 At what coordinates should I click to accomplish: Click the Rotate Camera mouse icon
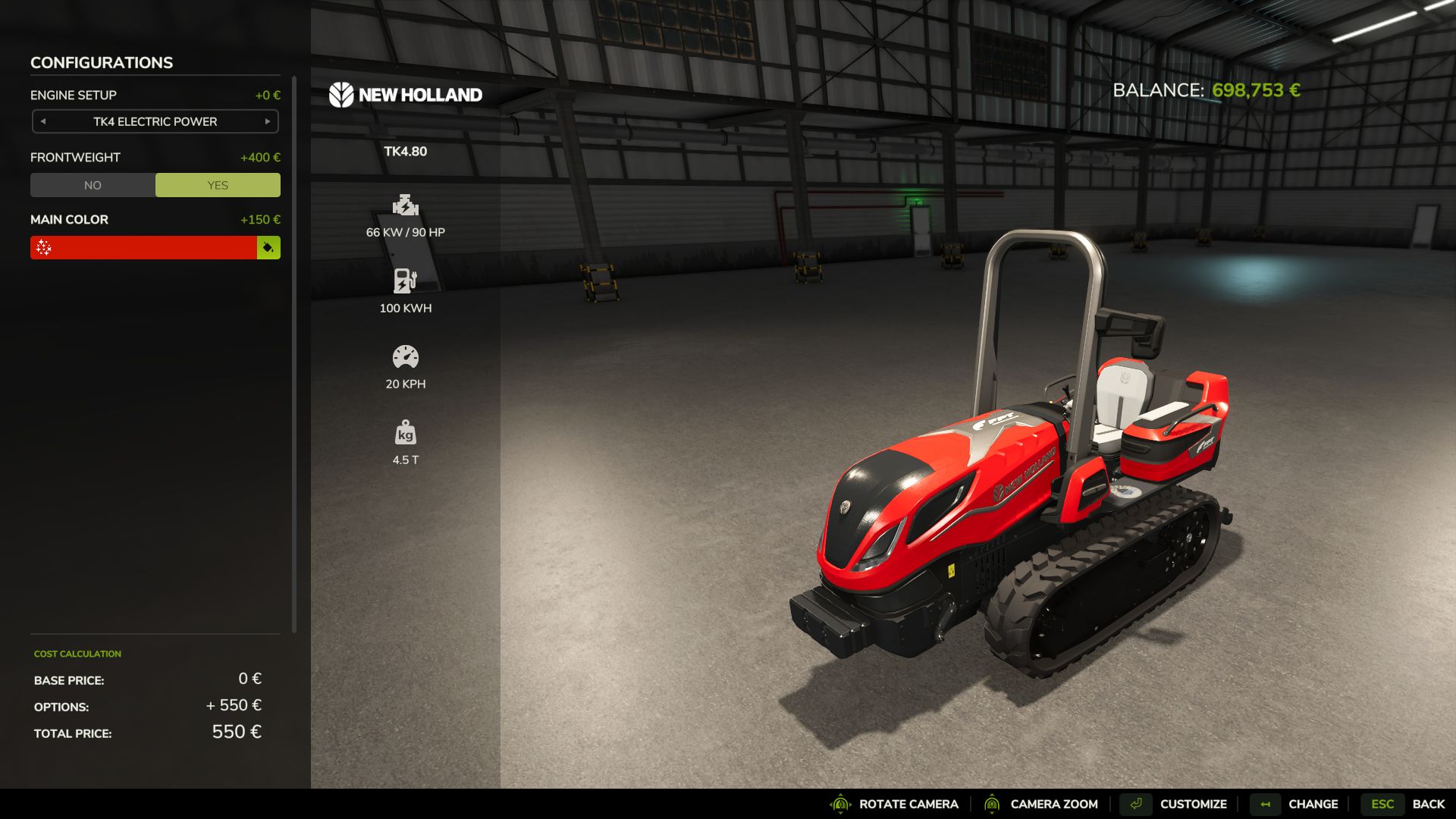click(x=840, y=803)
